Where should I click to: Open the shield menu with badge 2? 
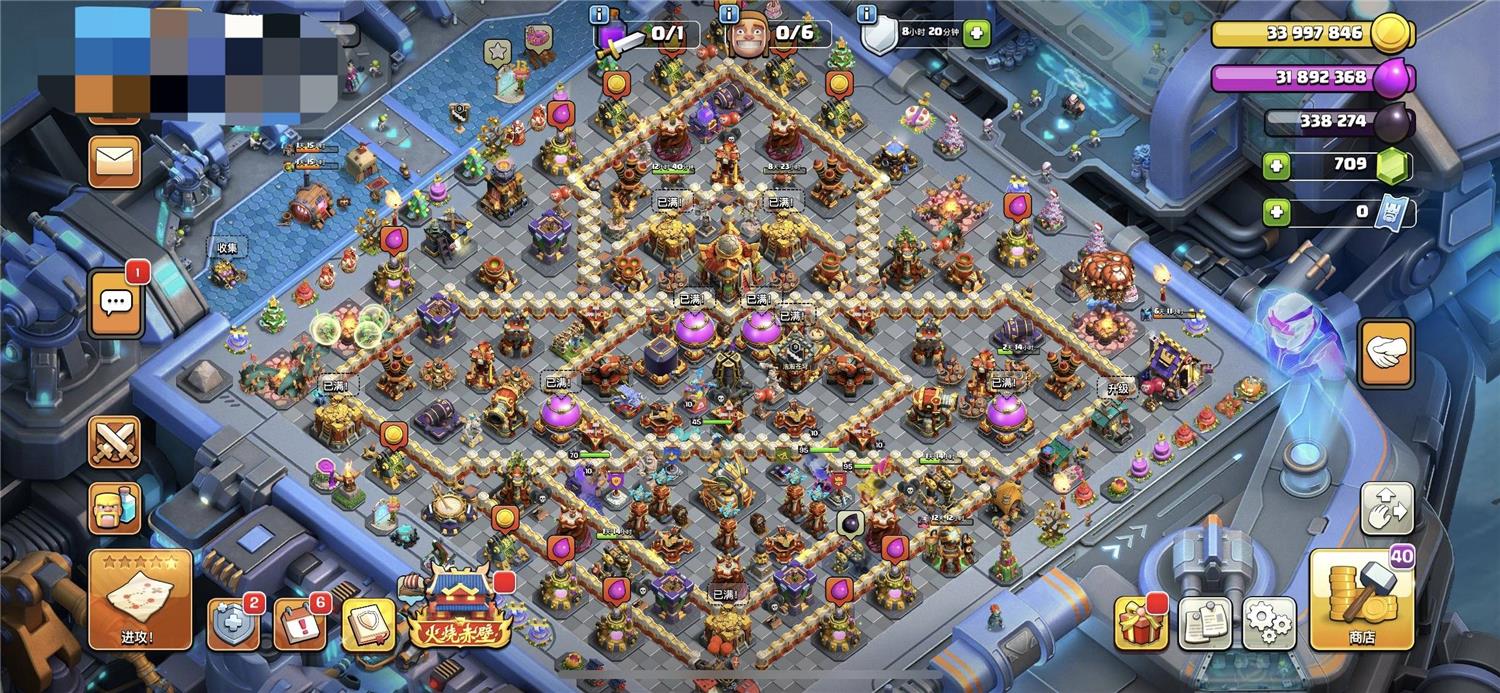pos(233,625)
